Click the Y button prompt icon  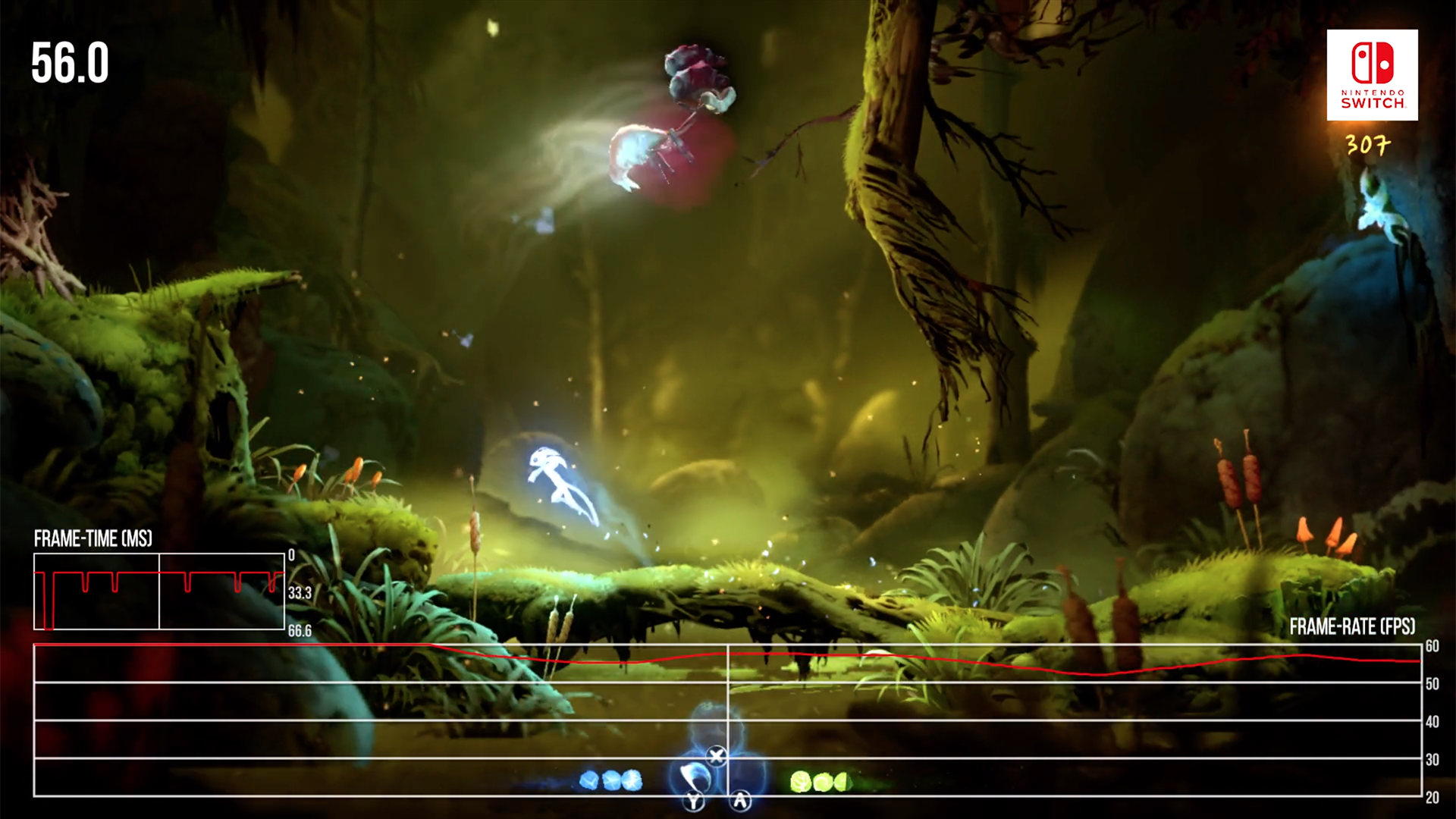[693, 802]
